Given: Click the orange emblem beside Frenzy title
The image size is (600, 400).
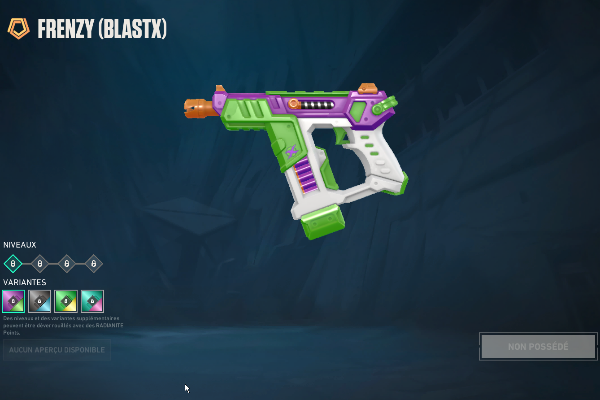Looking at the screenshot, I should [19, 29].
